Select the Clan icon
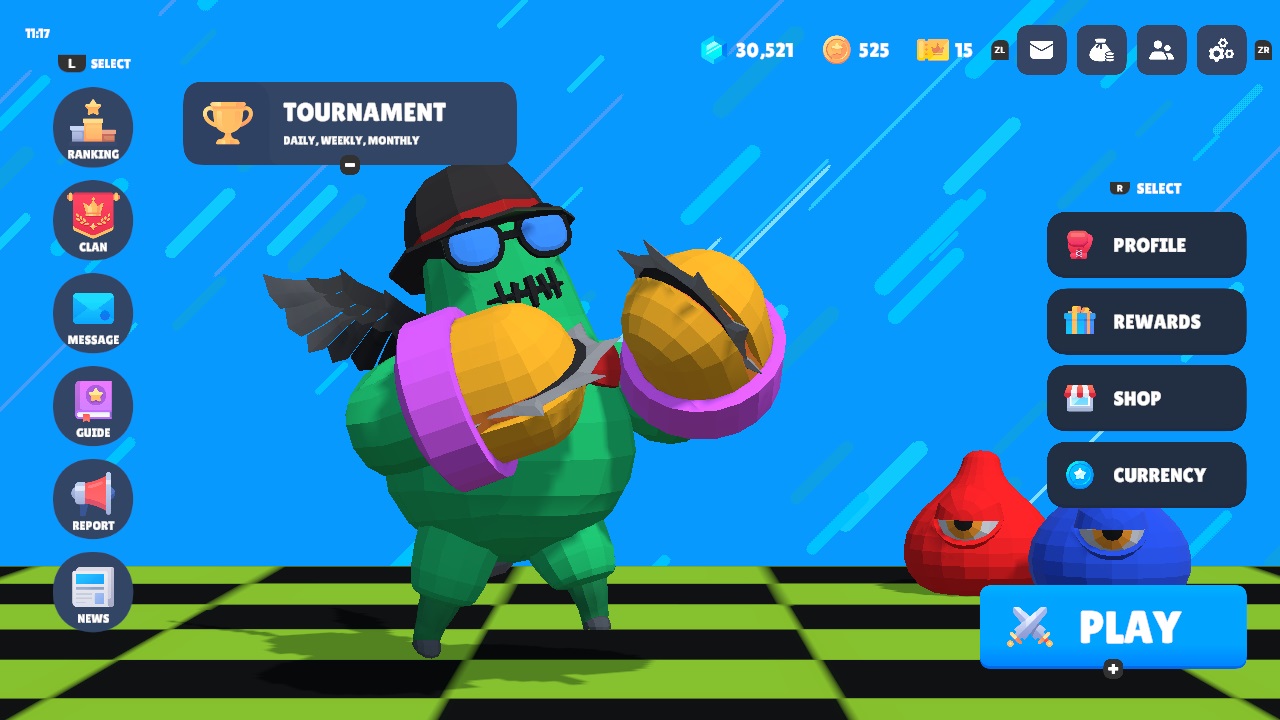Screen dimensions: 1280x720 (x=93, y=220)
